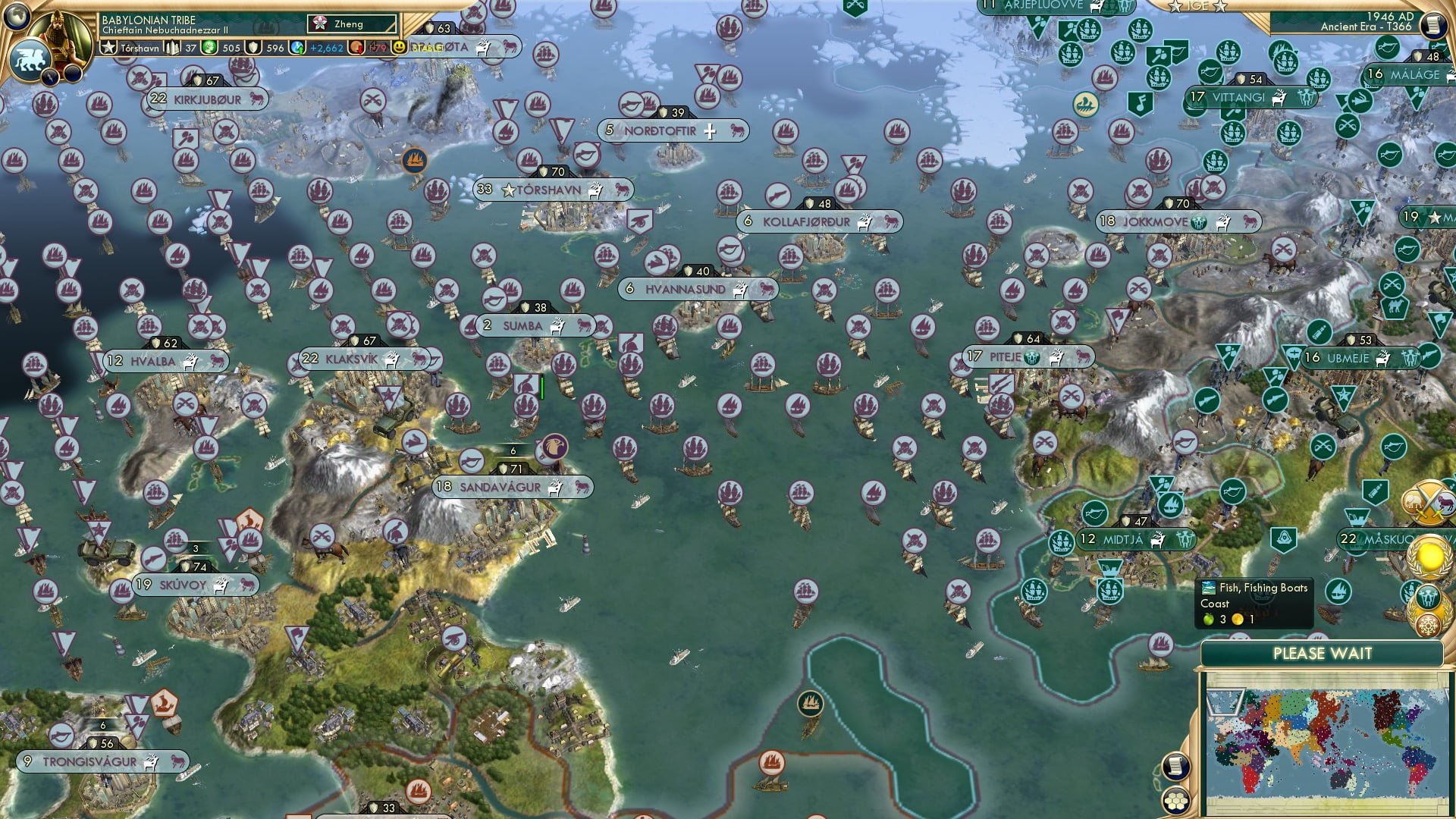
Task: Click the golden sun notification
Action: tap(1429, 557)
